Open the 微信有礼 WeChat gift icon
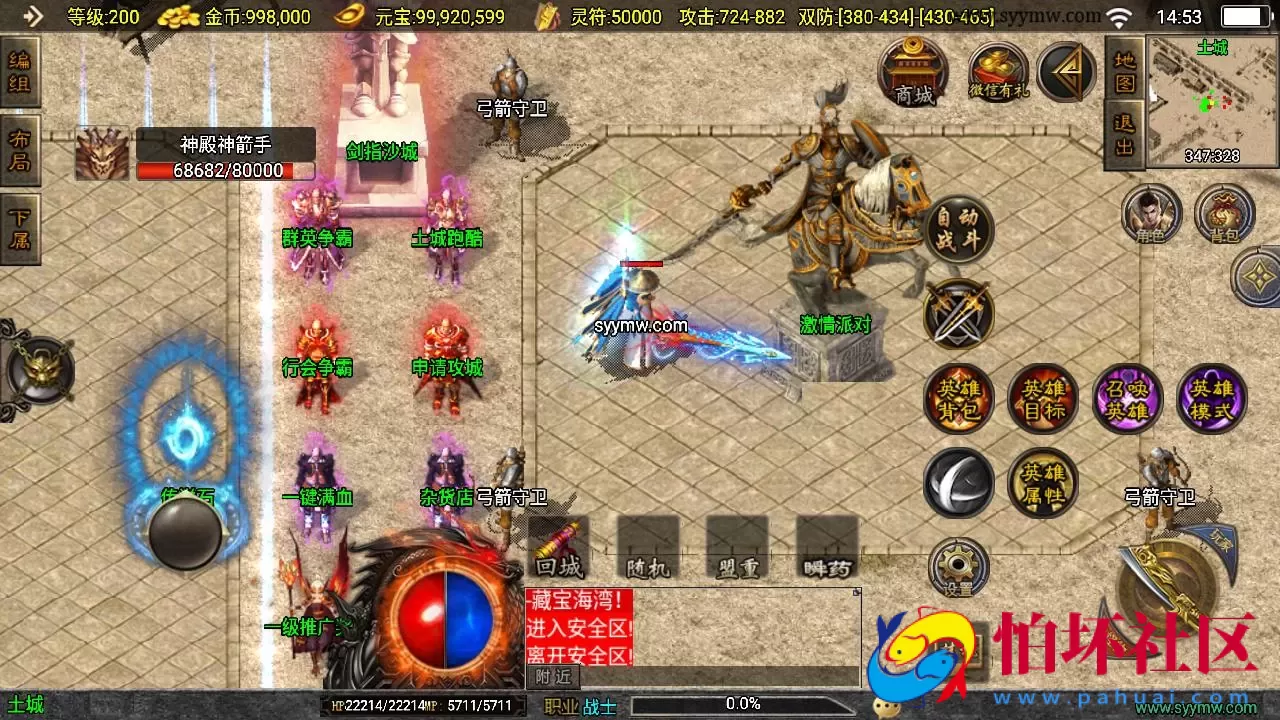Image resolution: width=1280 pixels, height=720 pixels. [x=998, y=70]
